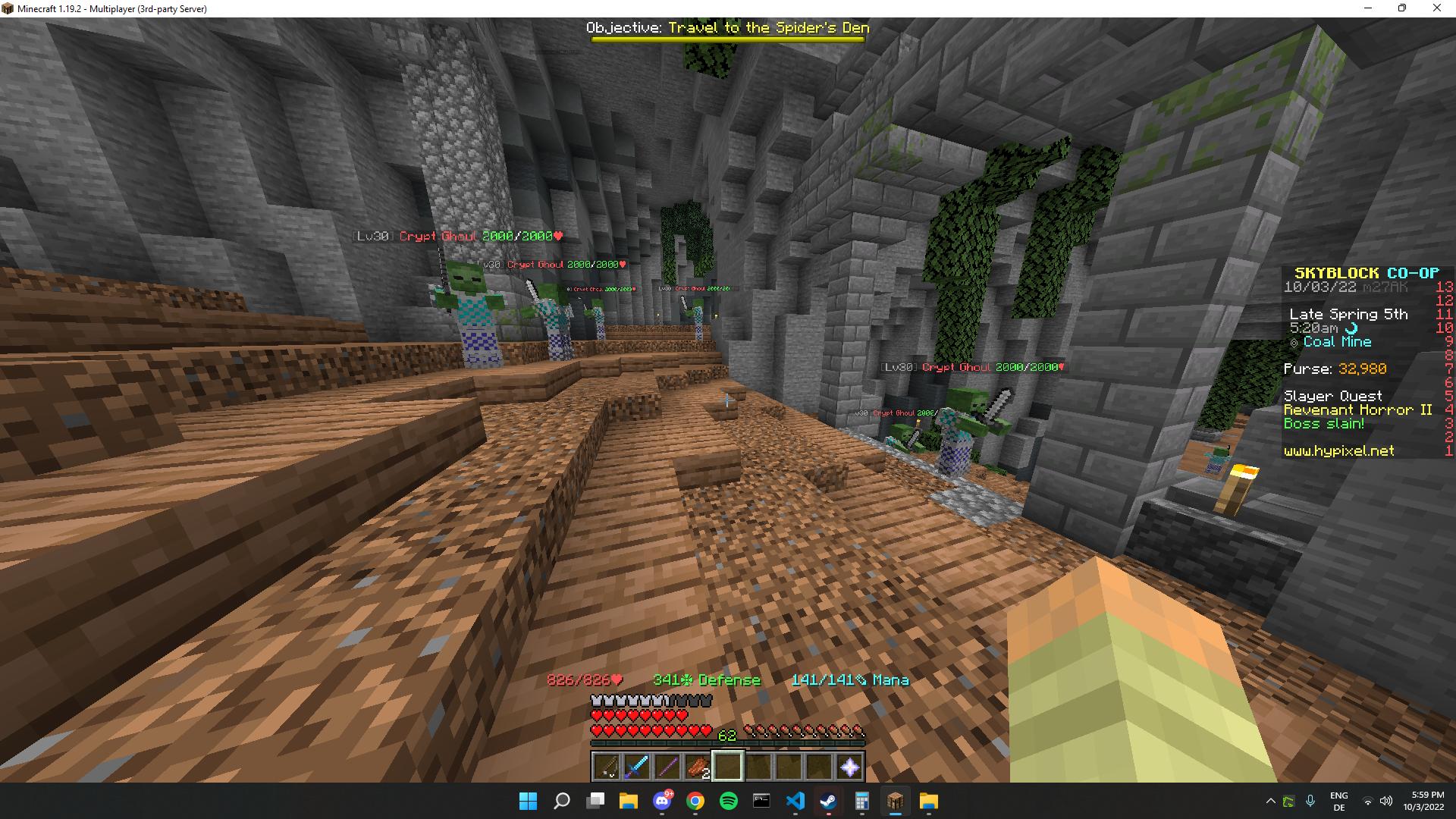Open Task View from the taskbar
The width and height of the screenshot is (1456, 819).
coord(593,802)
